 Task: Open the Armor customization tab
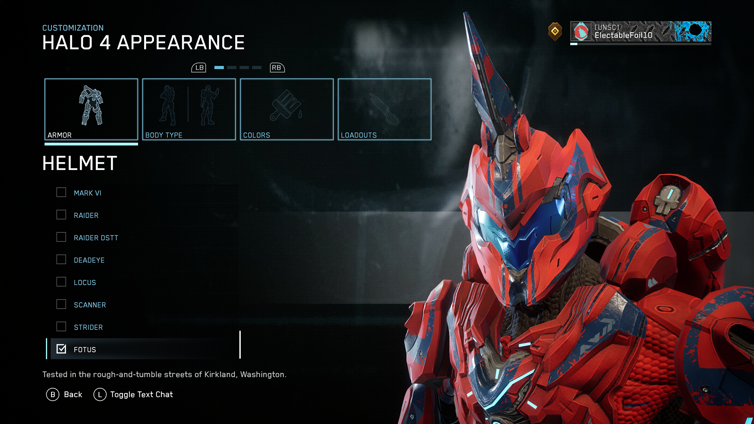[x=91, y=109]
